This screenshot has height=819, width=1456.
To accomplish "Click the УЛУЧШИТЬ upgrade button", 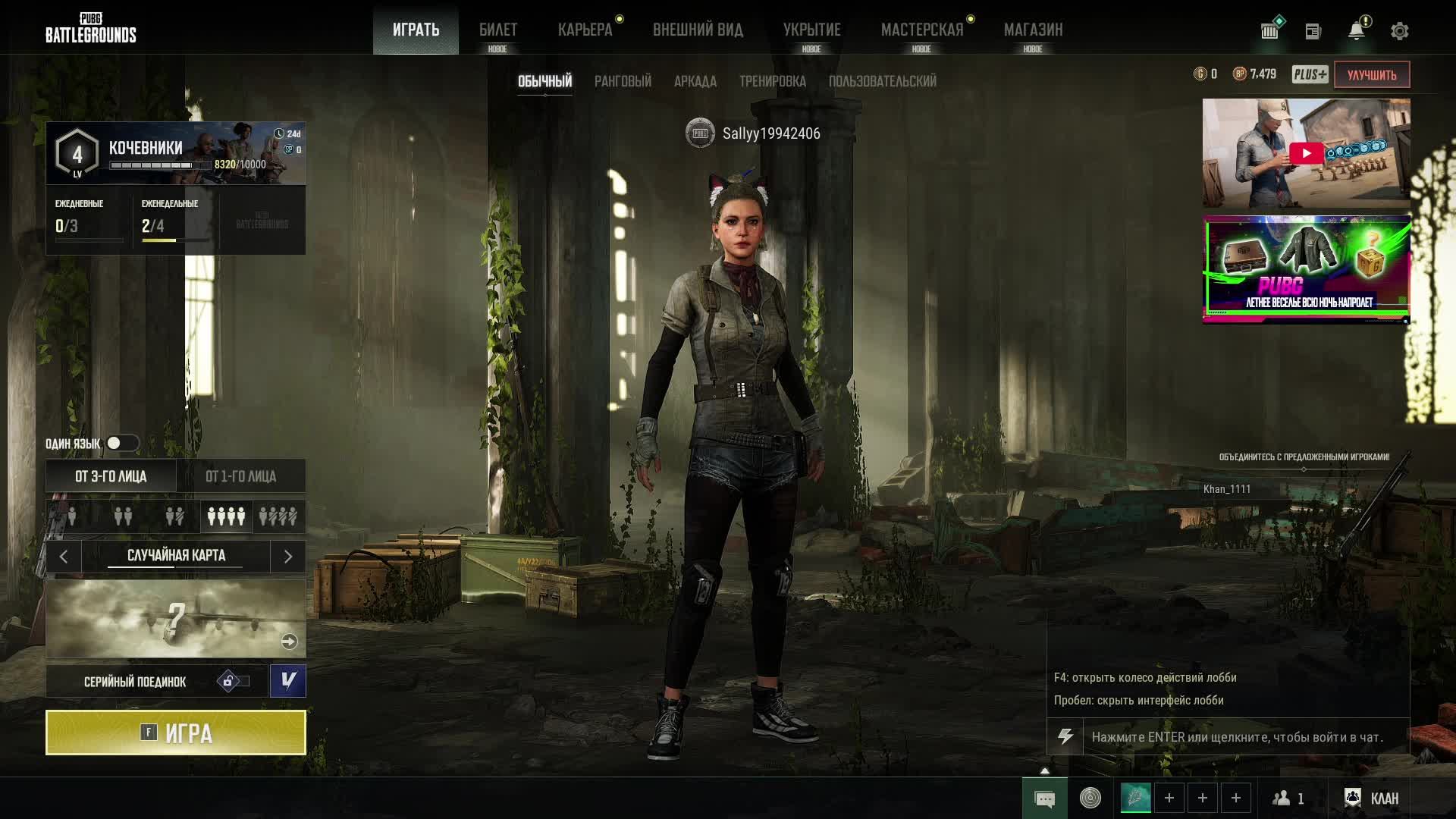I will tap(1371, 74).
